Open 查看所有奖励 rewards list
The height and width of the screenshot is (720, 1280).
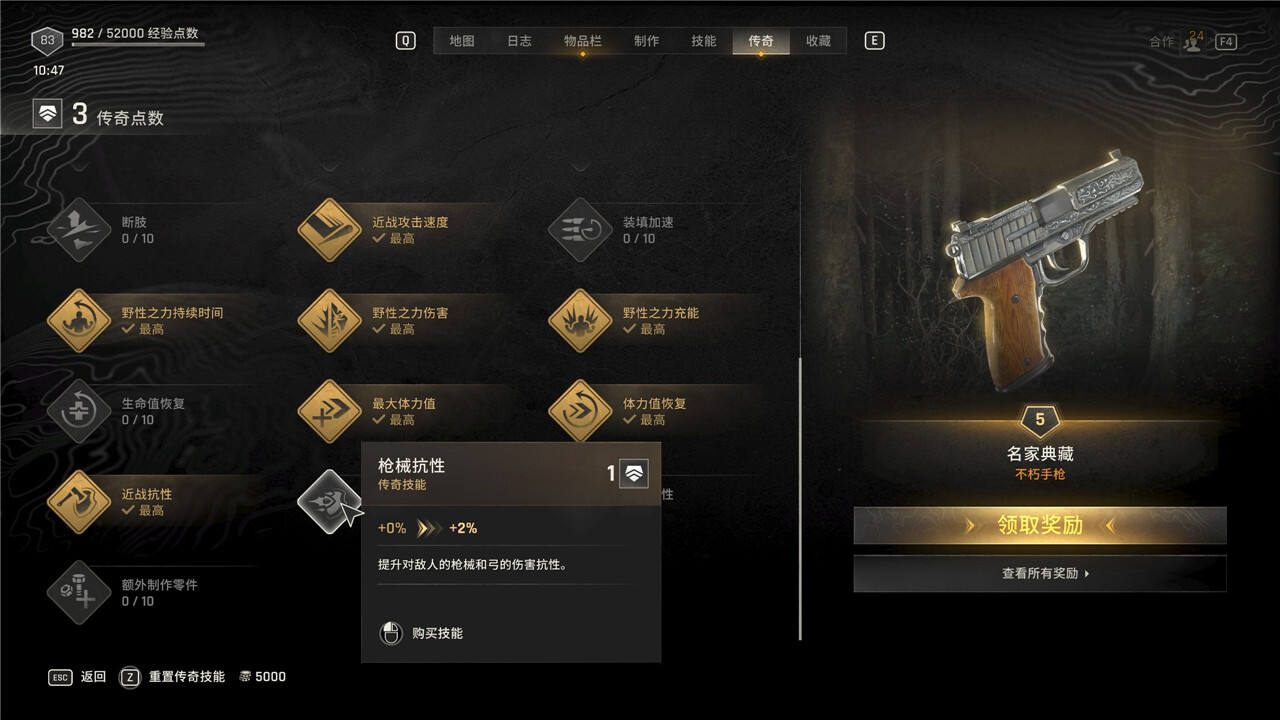point(1039,574)
